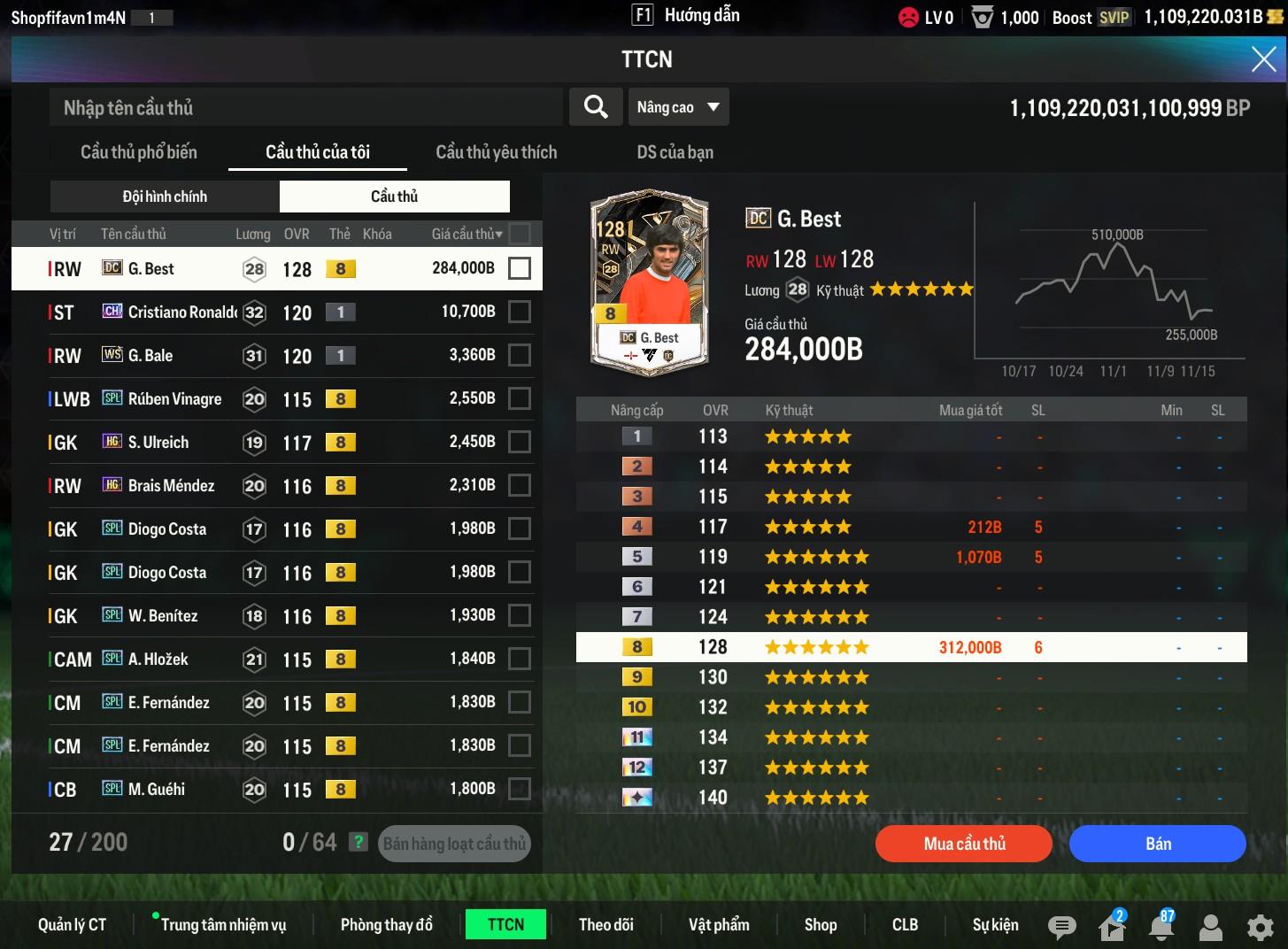
Task: Select Cristiano Ronaldo in the player list
Action: [x=182, y=312]
